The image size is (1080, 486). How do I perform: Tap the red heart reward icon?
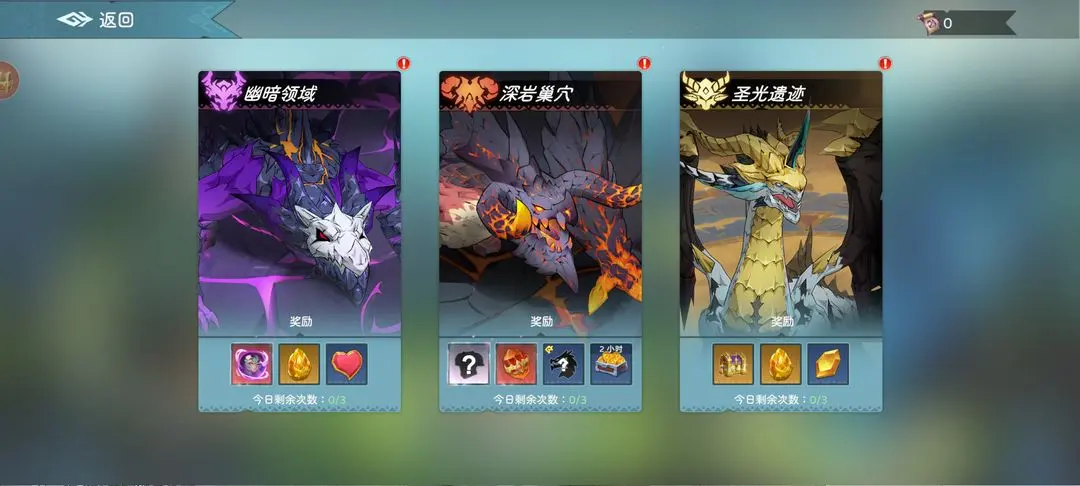click(347, 364)
